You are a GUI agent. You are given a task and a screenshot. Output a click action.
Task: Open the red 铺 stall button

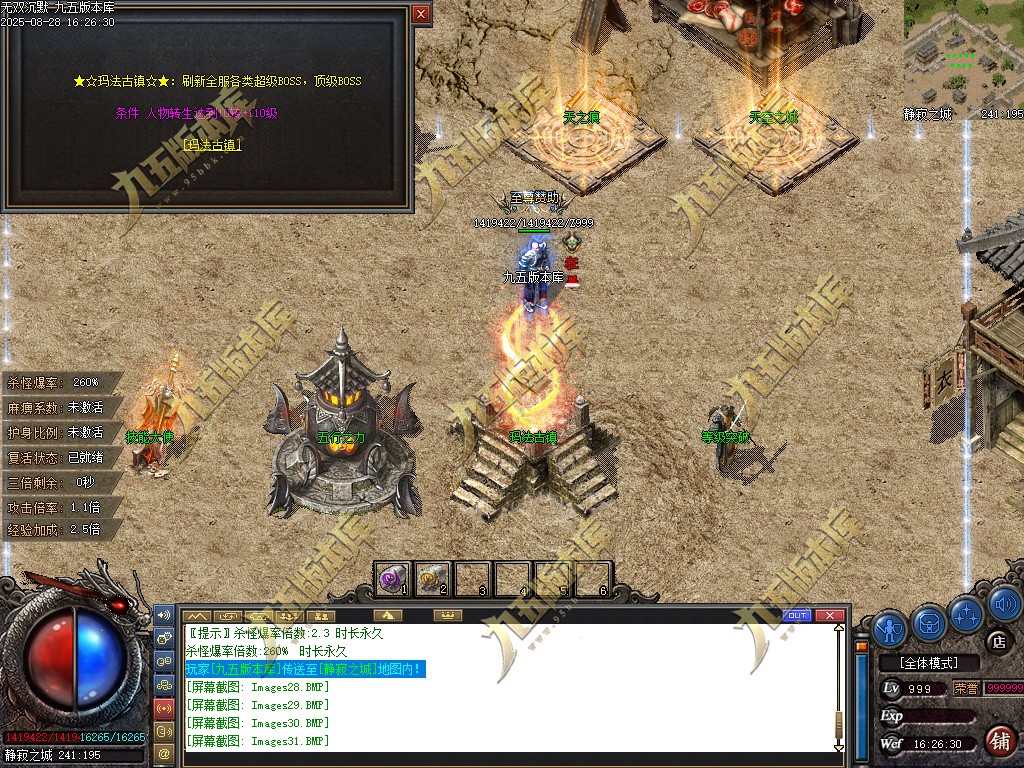coord(998,741)
